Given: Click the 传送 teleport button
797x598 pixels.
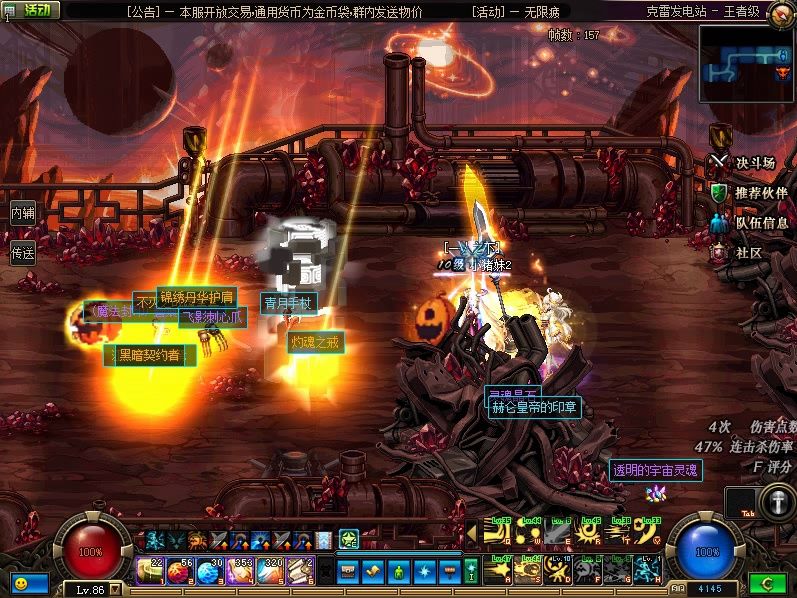Looking at the screenshot, I should (22, 253).
